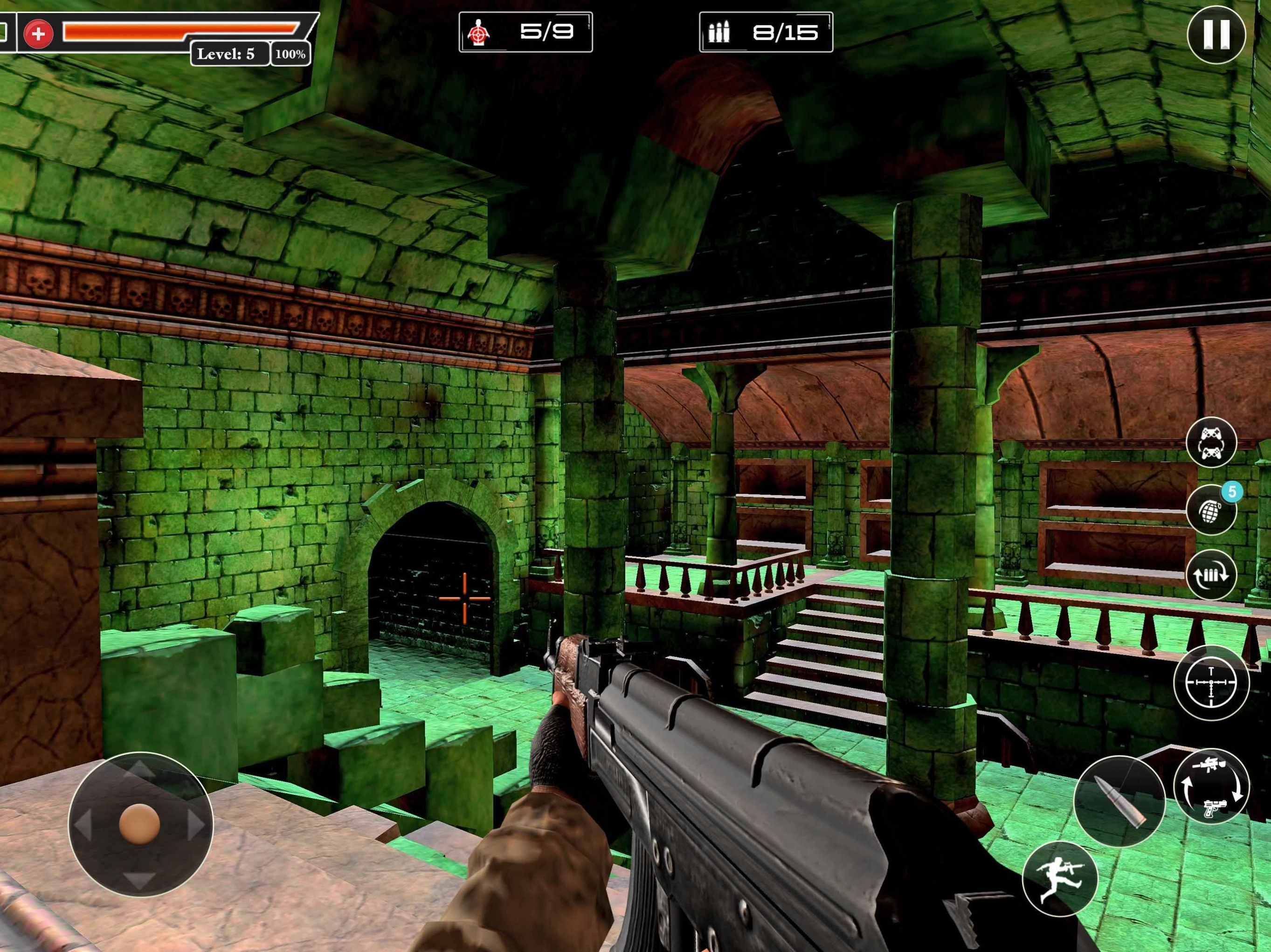The image size is (1271, 952).
Task: Activate the running soldier jump button
Action: pyautogui.click(x=1059, y=878)
